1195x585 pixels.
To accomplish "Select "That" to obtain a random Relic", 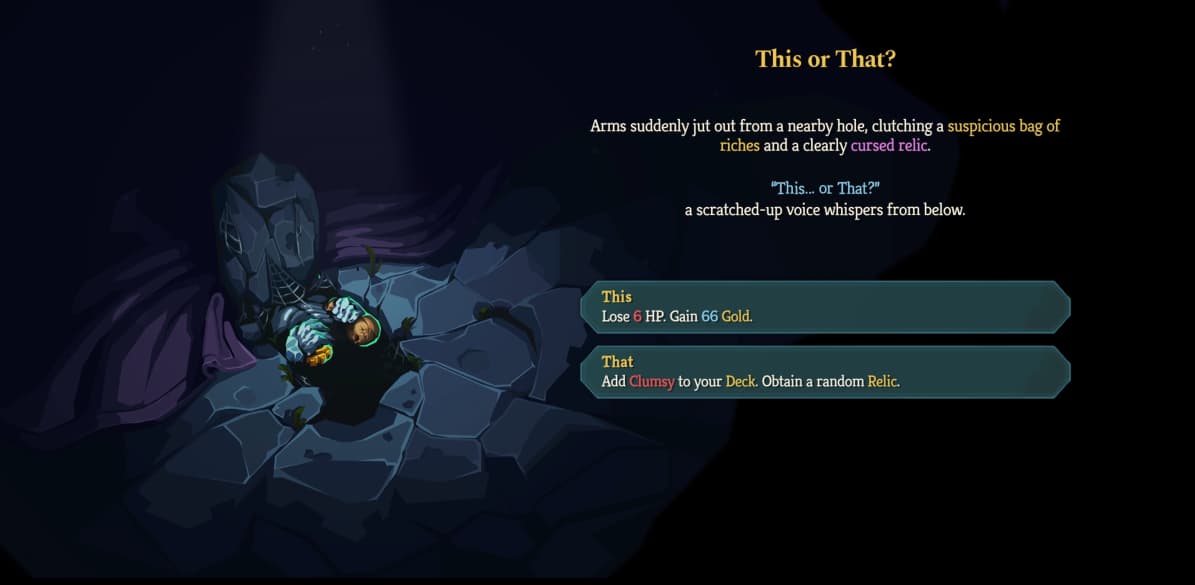I will [825, 371].
